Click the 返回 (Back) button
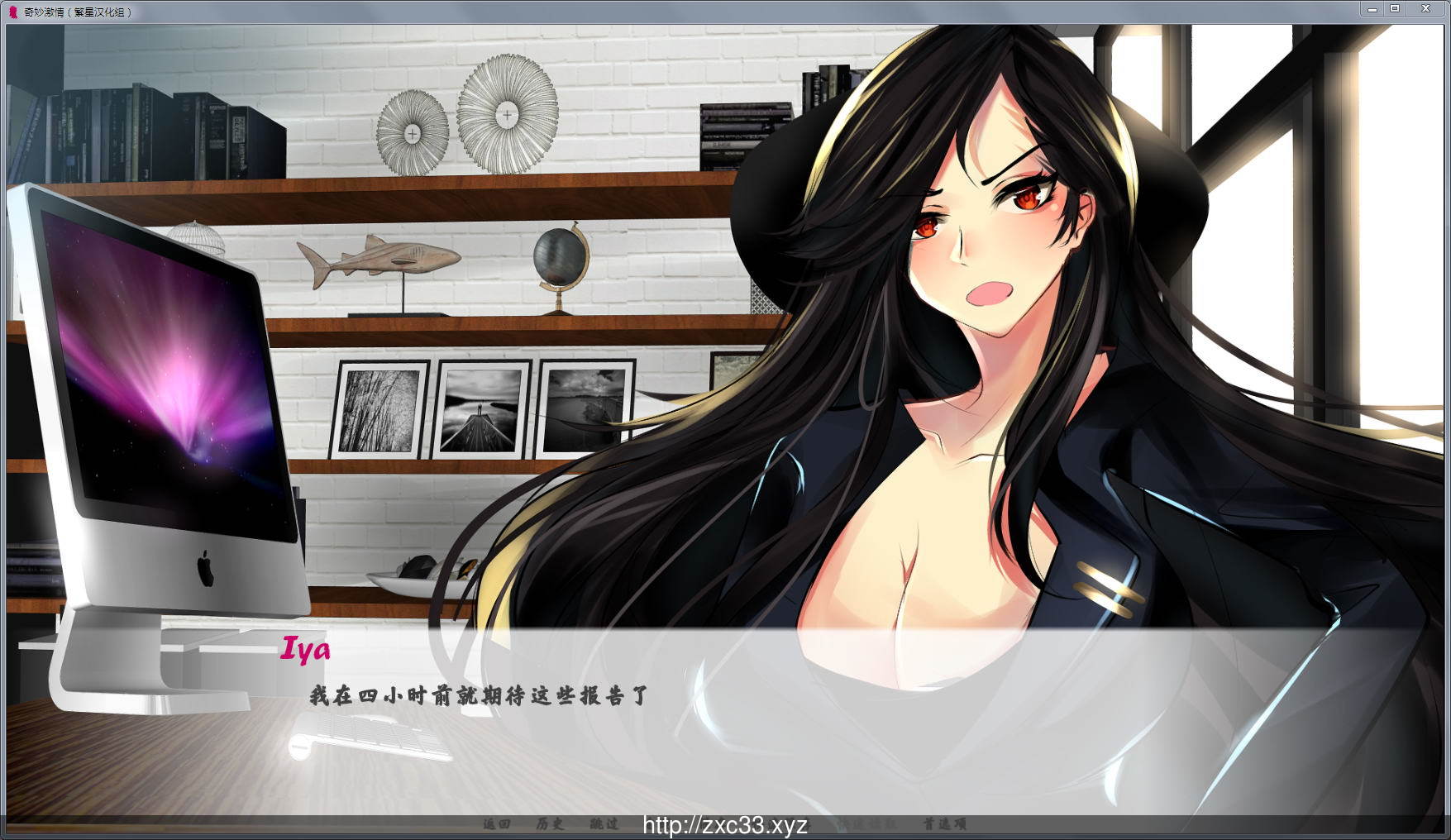 point(497,823)
